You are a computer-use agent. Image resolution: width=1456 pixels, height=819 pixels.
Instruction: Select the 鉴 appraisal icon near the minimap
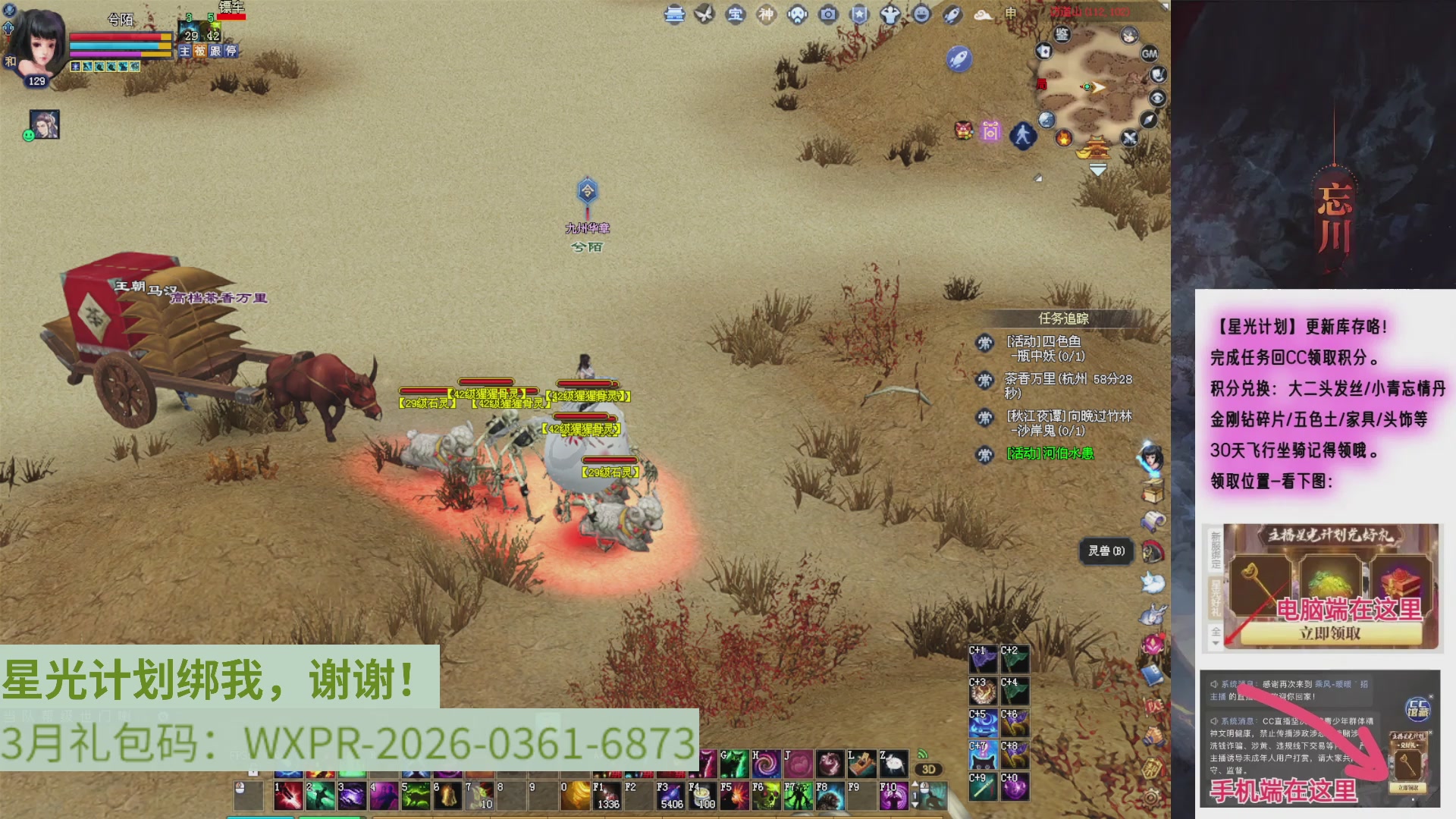1062,34
